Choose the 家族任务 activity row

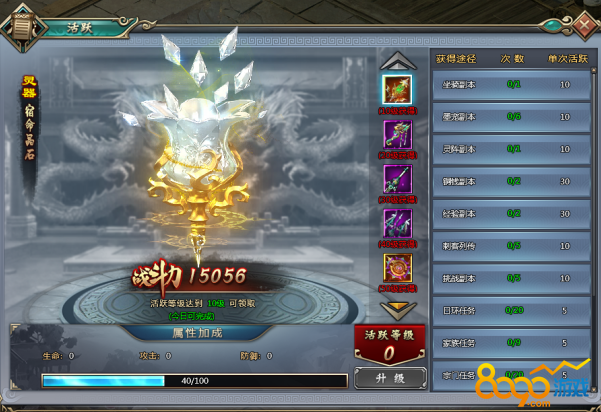510,343
